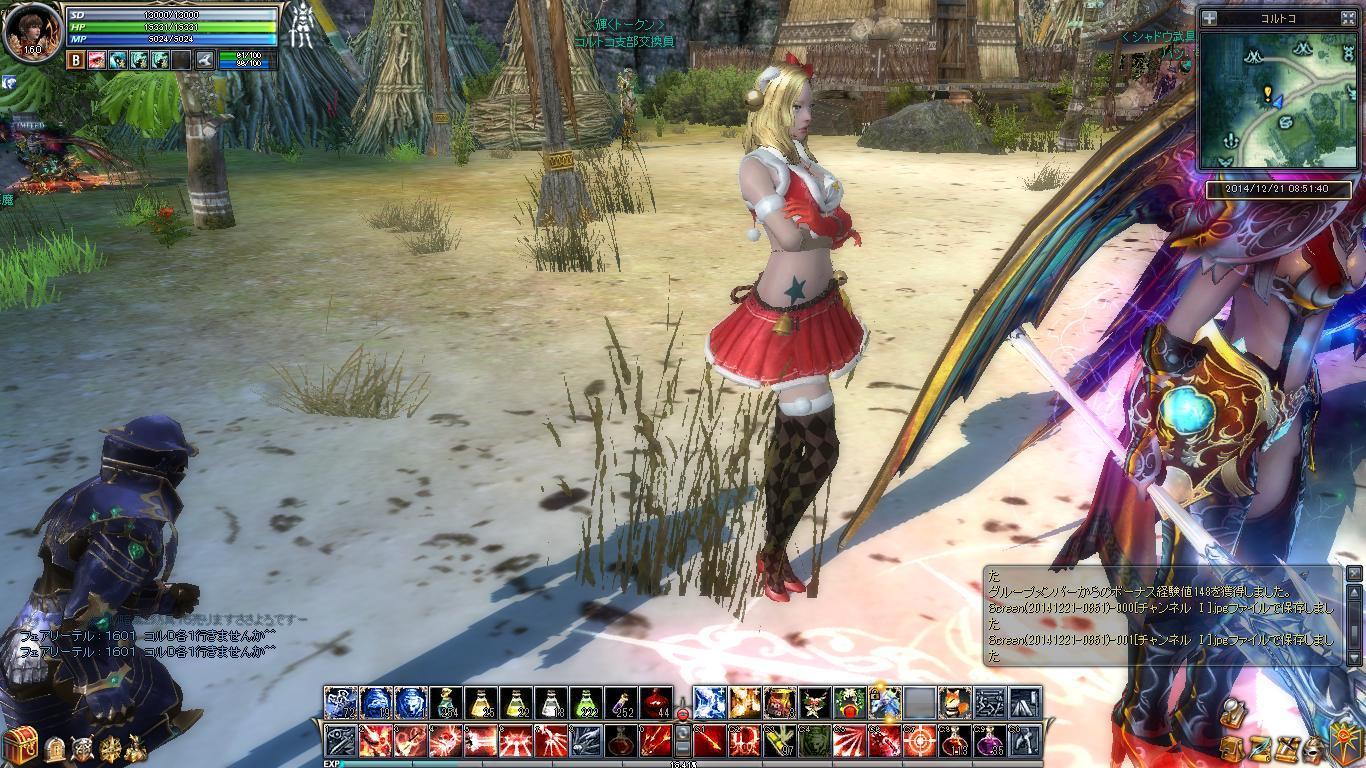Screen dimensions: 1366x768
Task: Click the B buff icon under status bars
Action: coord(76,60)
